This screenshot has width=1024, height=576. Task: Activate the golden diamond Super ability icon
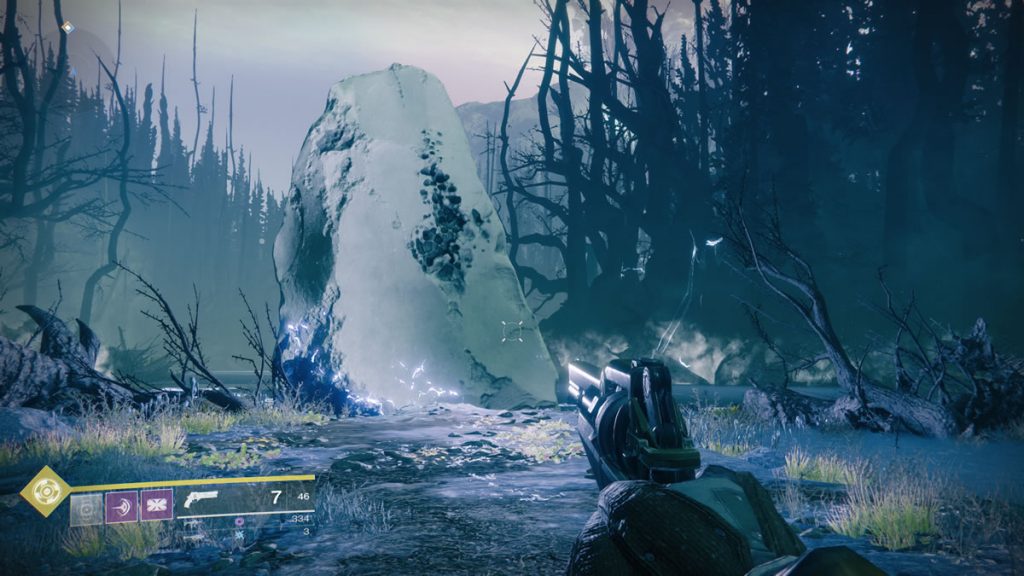pos(45,491)
